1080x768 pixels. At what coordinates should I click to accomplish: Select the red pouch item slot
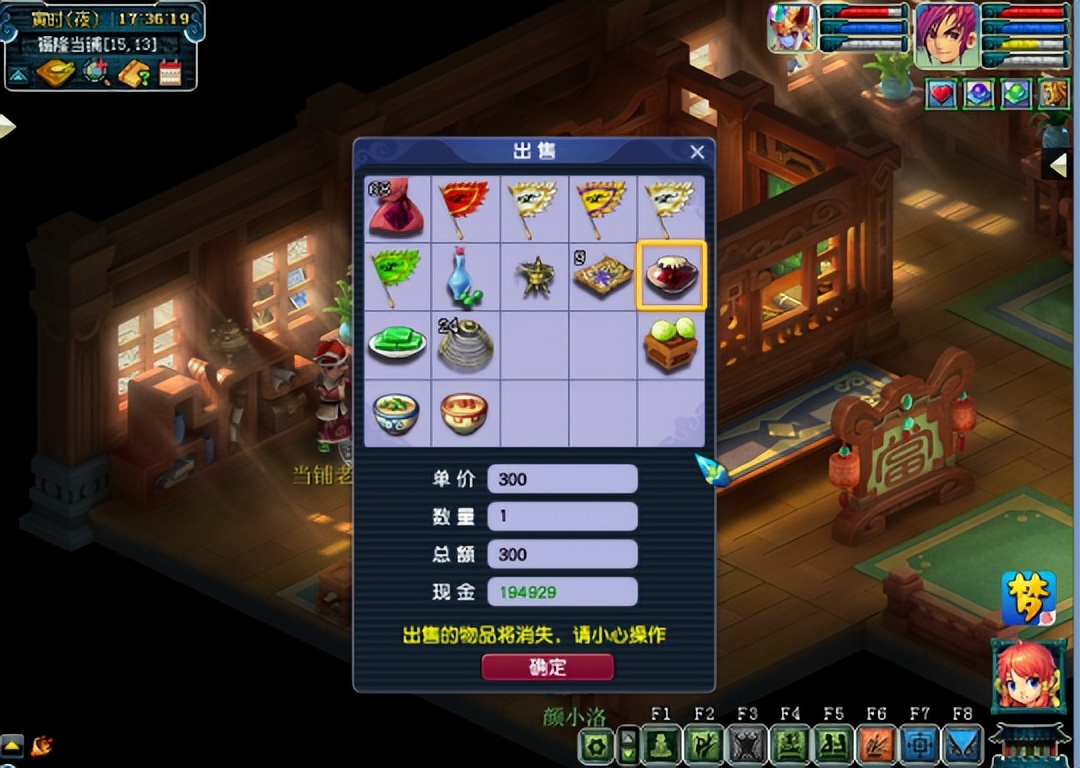point(396,207)
